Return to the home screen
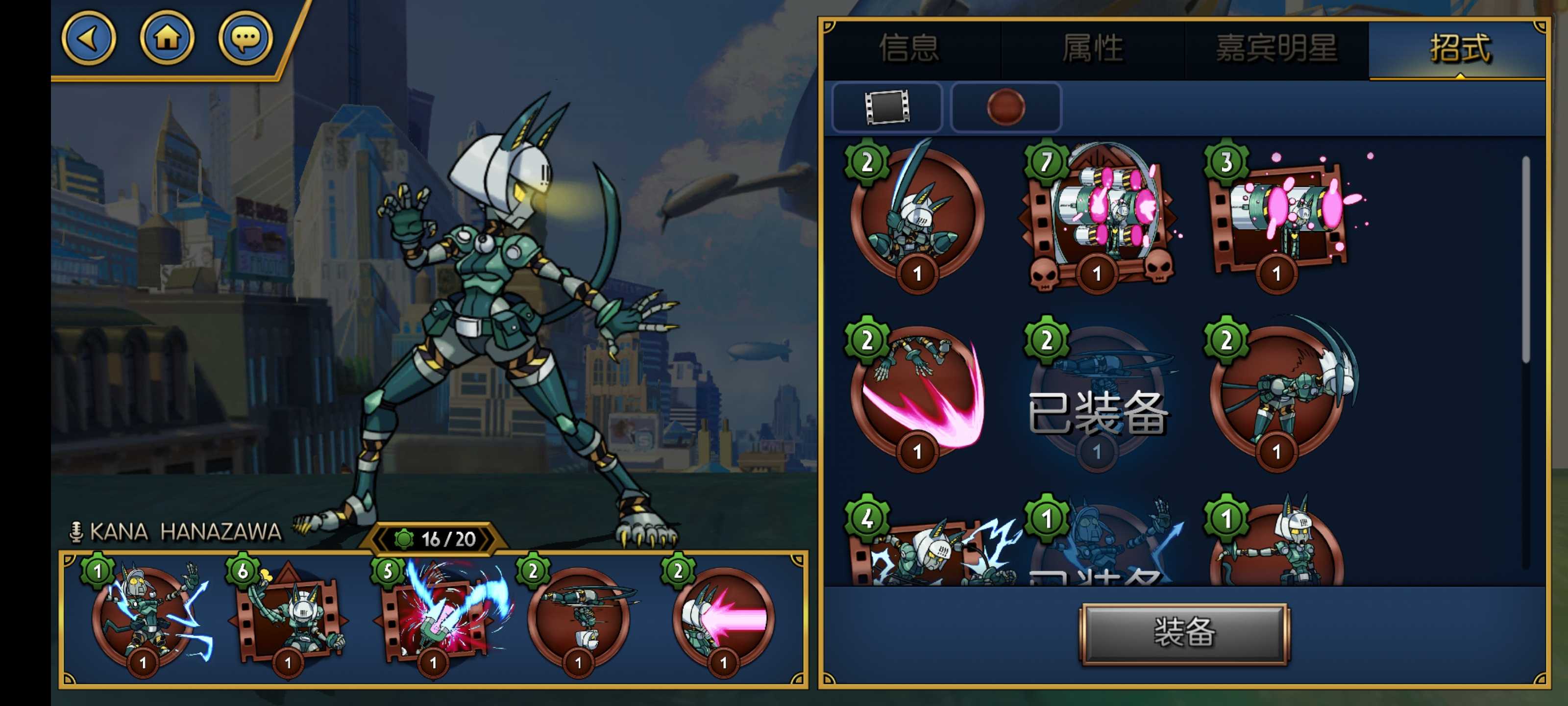Screen dimensions: 1568x706 pos(168,38)
